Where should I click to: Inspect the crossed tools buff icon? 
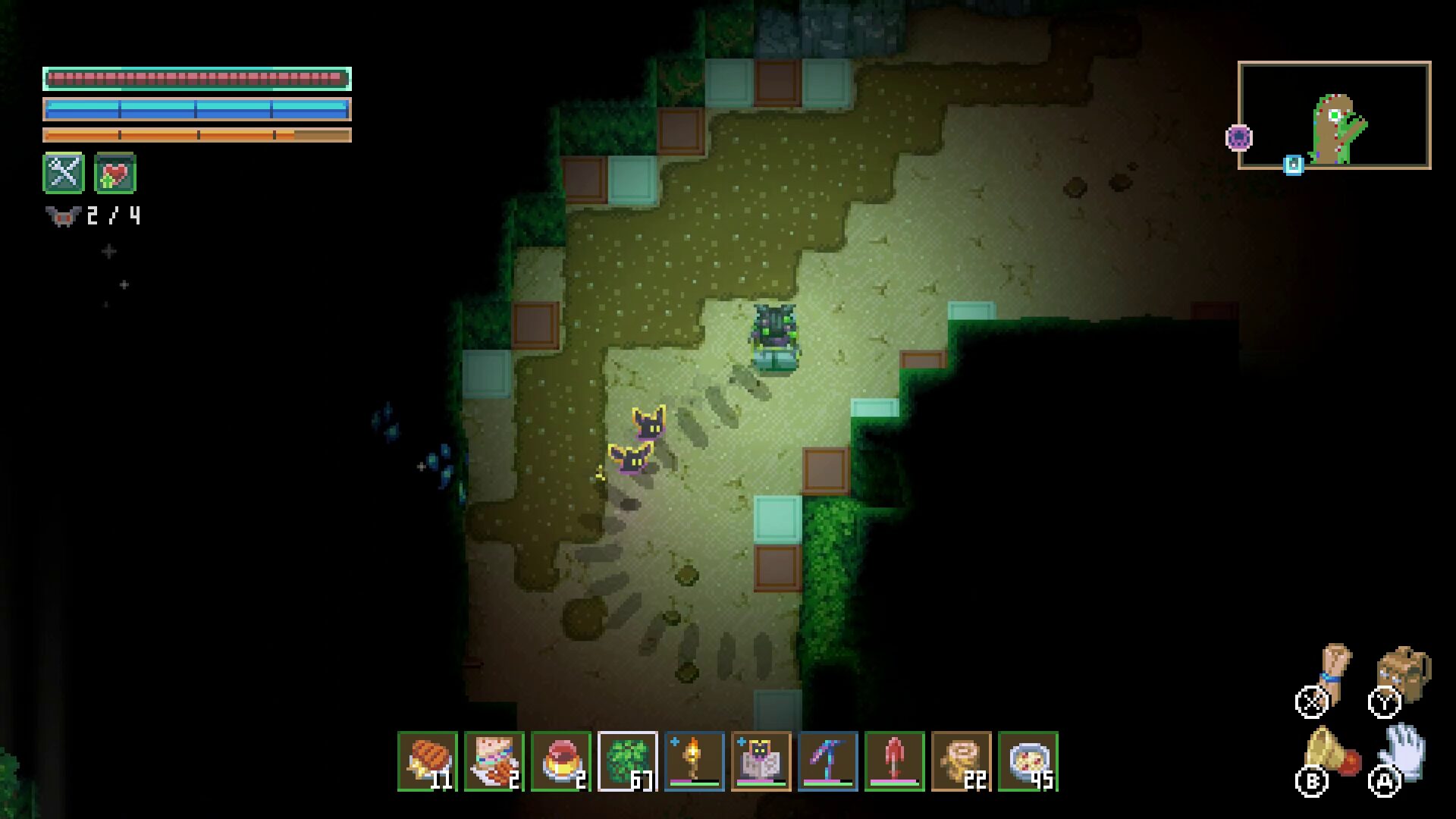[x=64, y=173]
